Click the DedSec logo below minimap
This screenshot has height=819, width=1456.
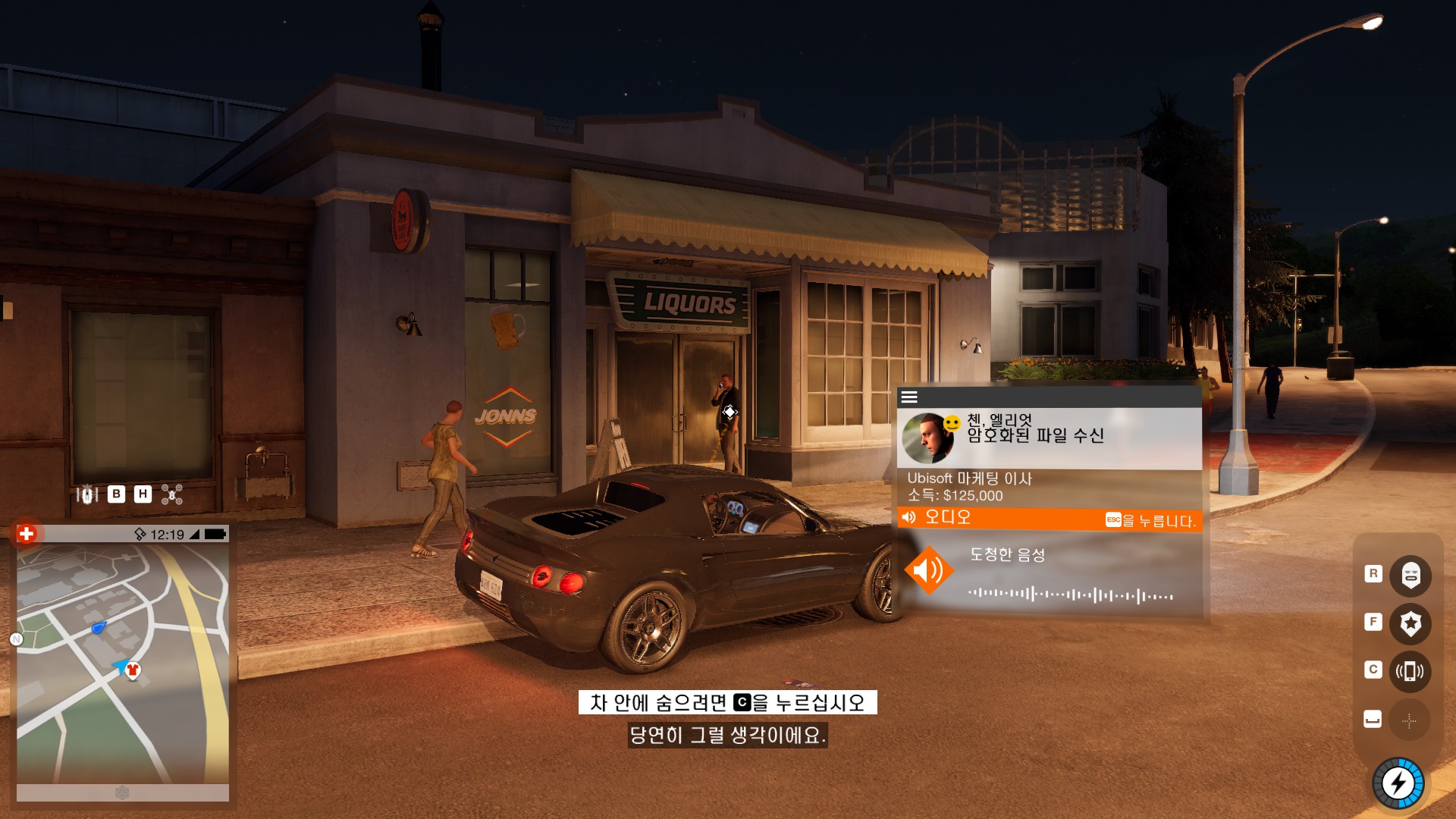(x=122, y=792)
